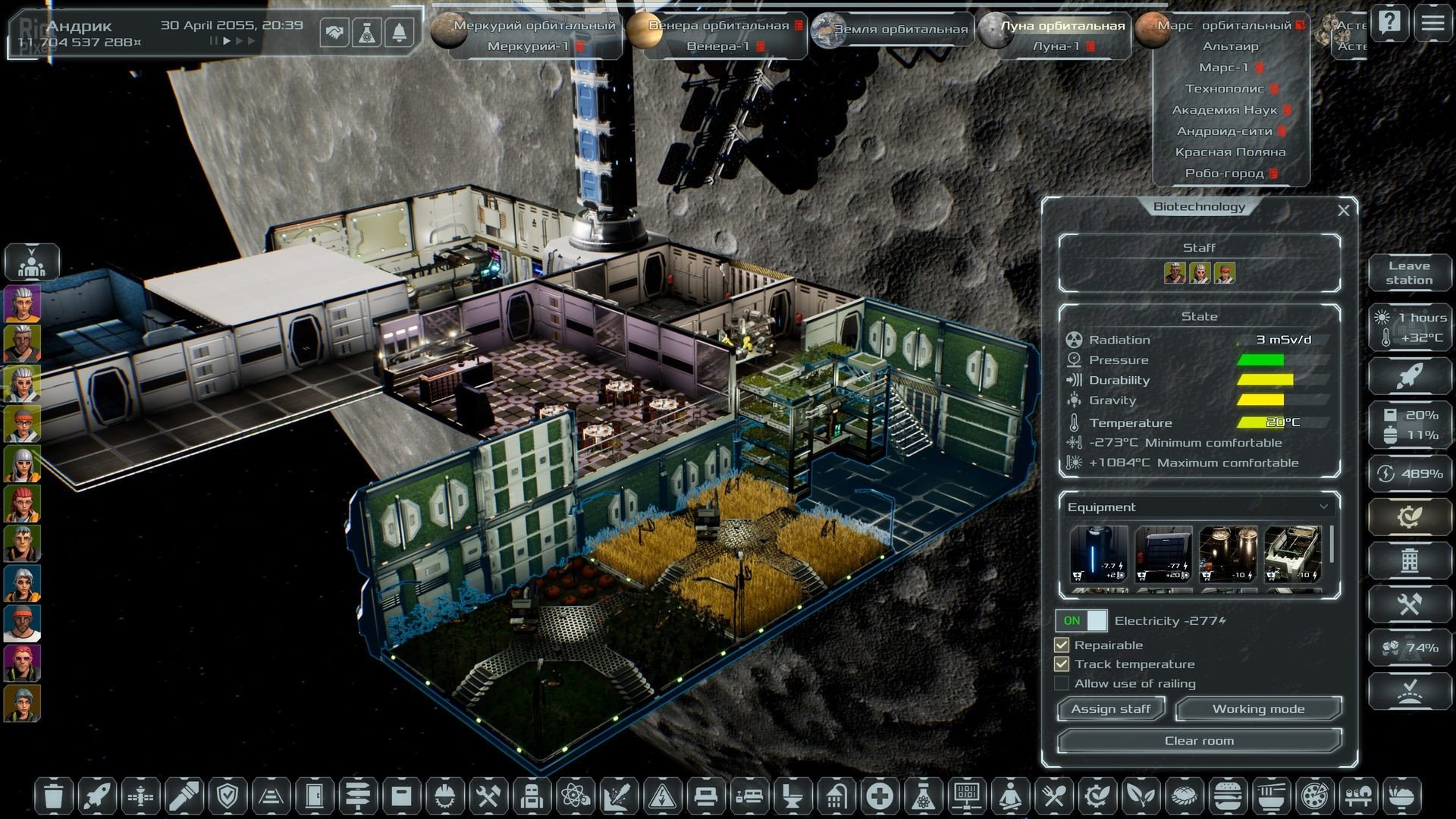Open the Working mode options
This screenshot has width=1456, height=819.
click(1258, 709)
